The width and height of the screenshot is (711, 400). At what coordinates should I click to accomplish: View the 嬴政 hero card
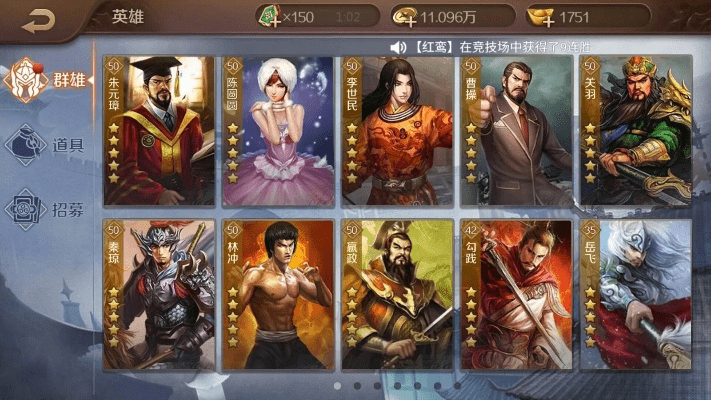(397, 294)
